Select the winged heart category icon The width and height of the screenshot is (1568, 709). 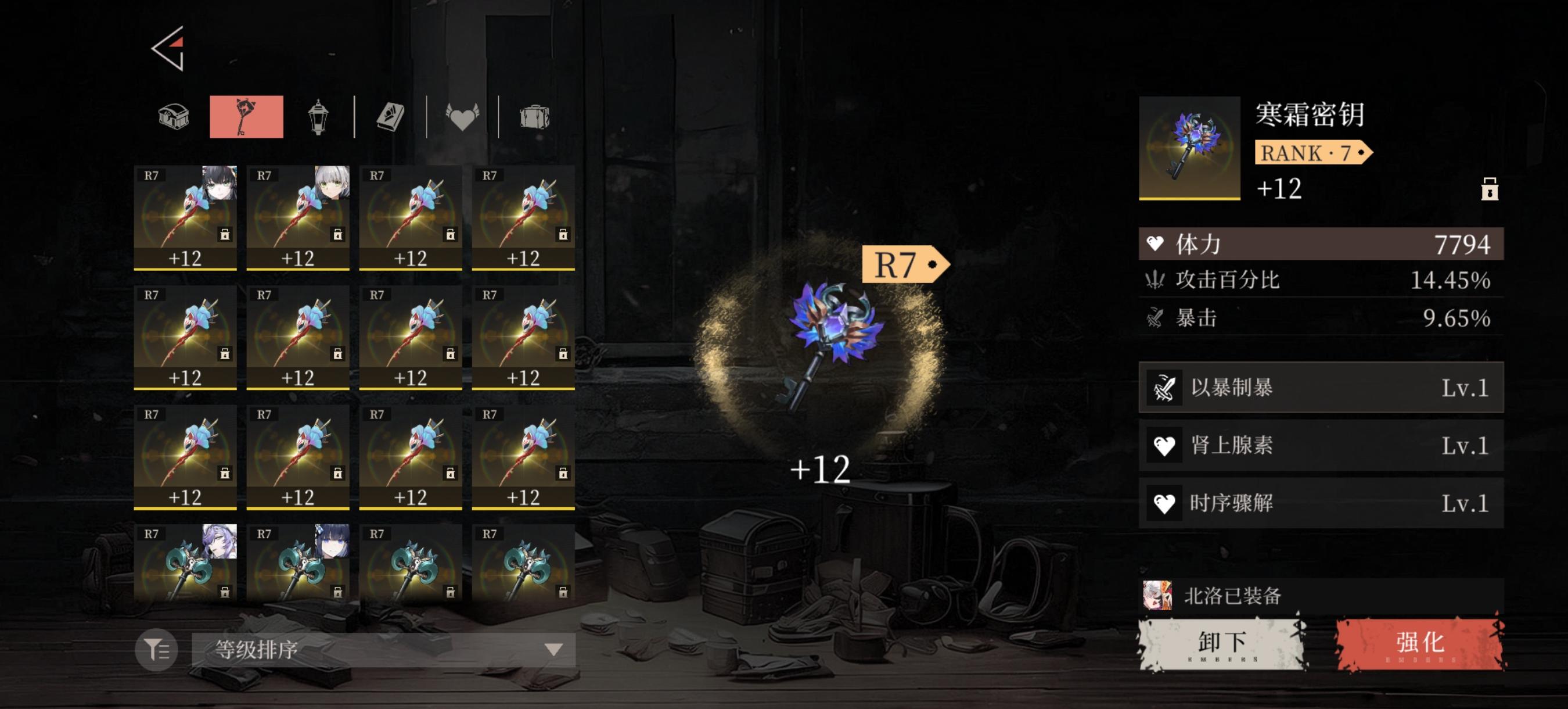pos(463,117)
